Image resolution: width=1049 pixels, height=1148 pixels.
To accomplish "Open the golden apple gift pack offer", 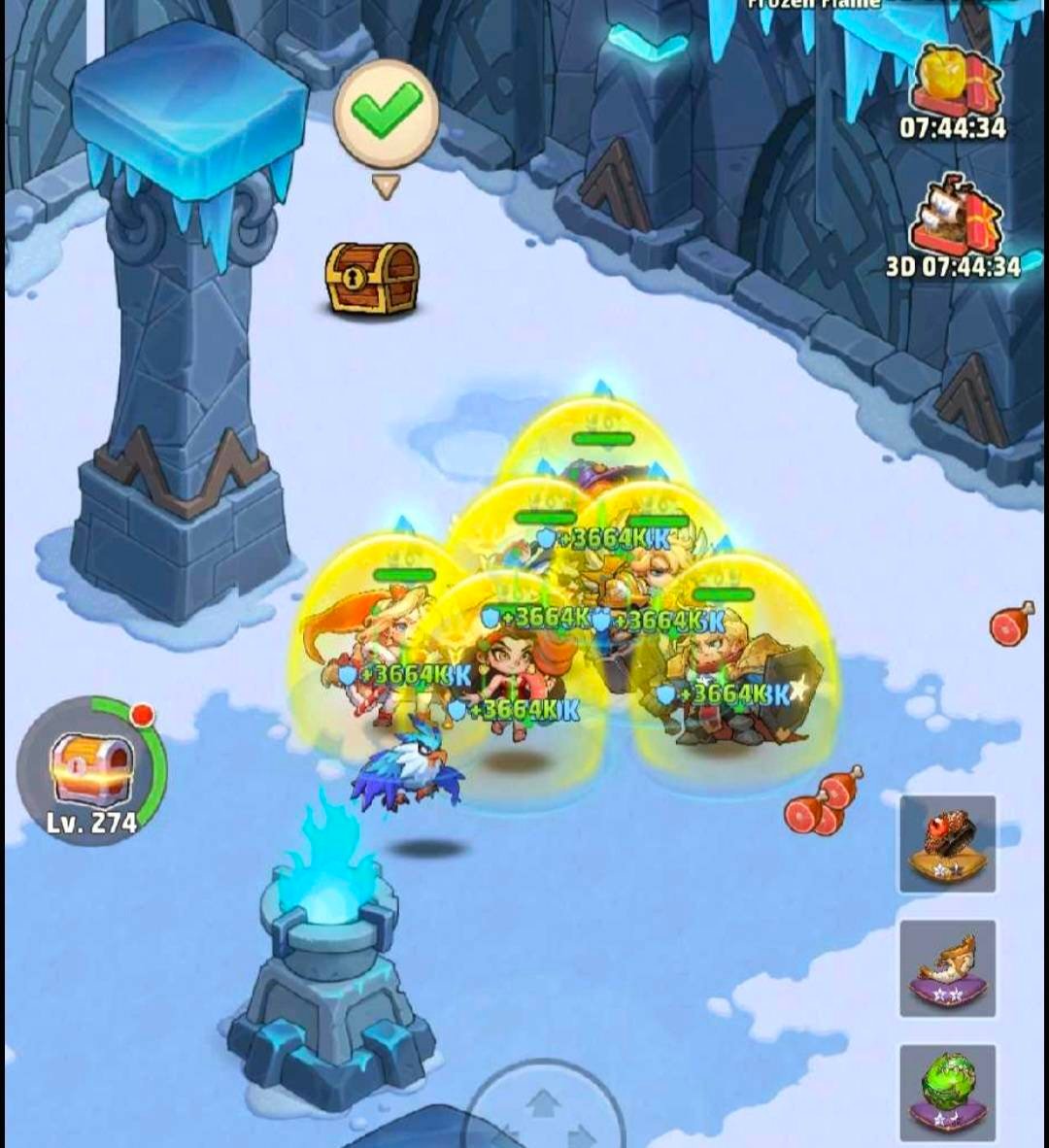I will coord(954,83).
